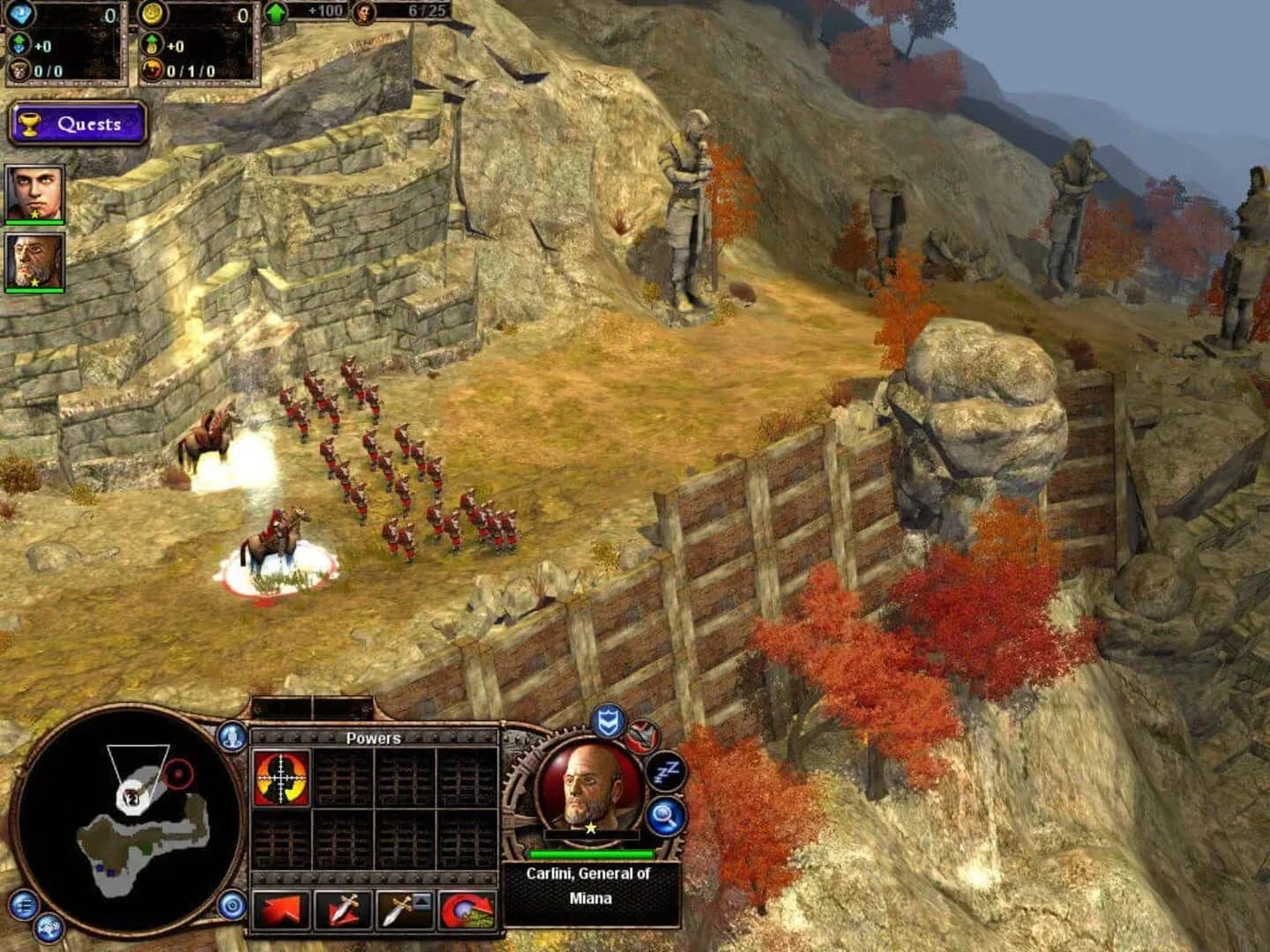
Task: Click Carlini's green health bar
Action: click(594, 855)
